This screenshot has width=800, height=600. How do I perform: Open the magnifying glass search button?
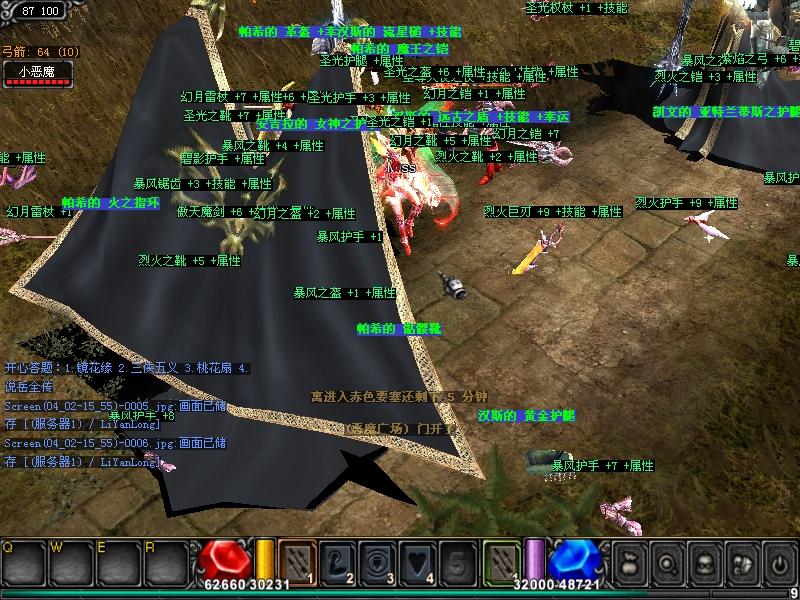[667, 563]
